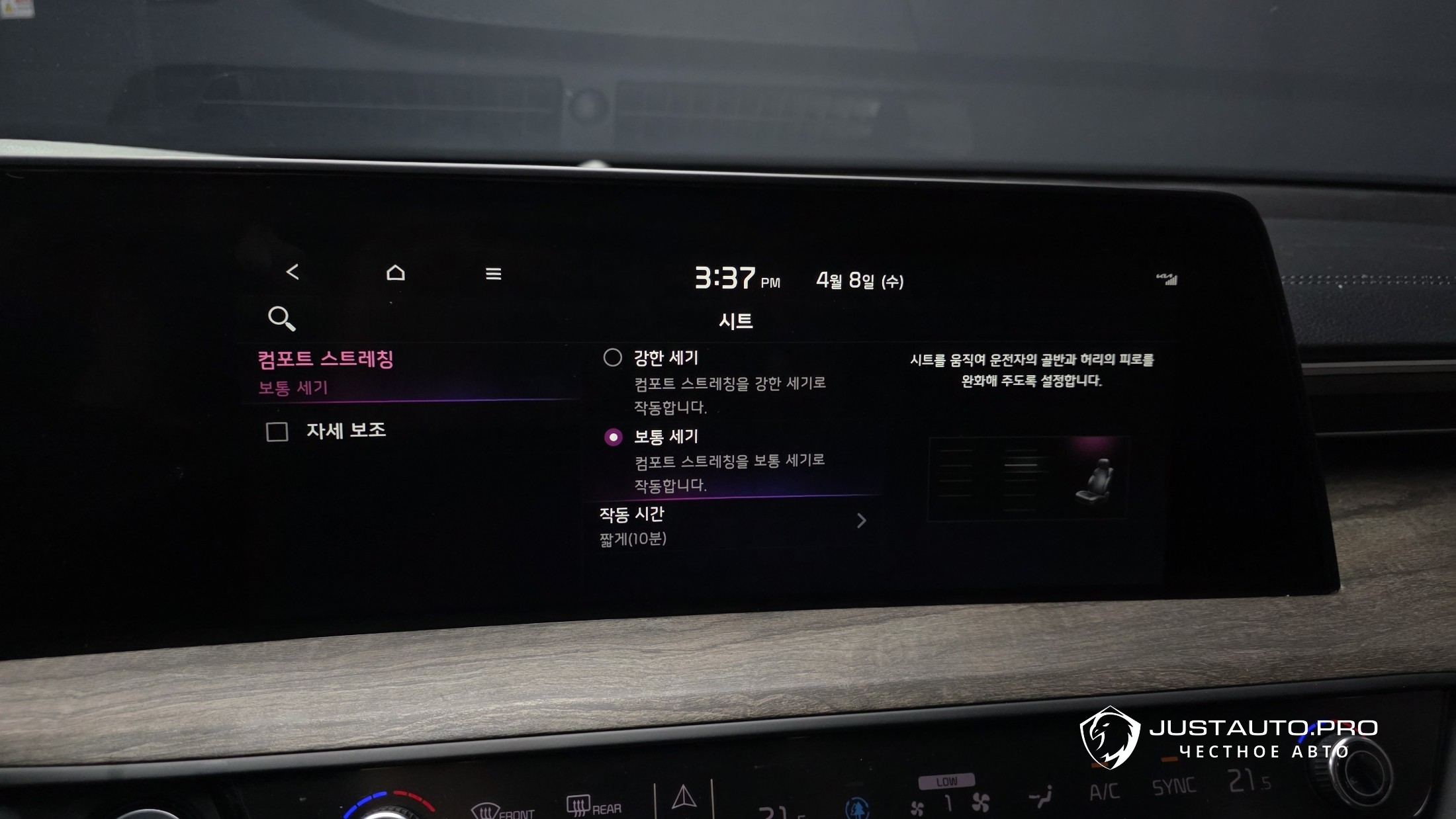
Task: Go to the home screen icon
Action: pos(395,273)
